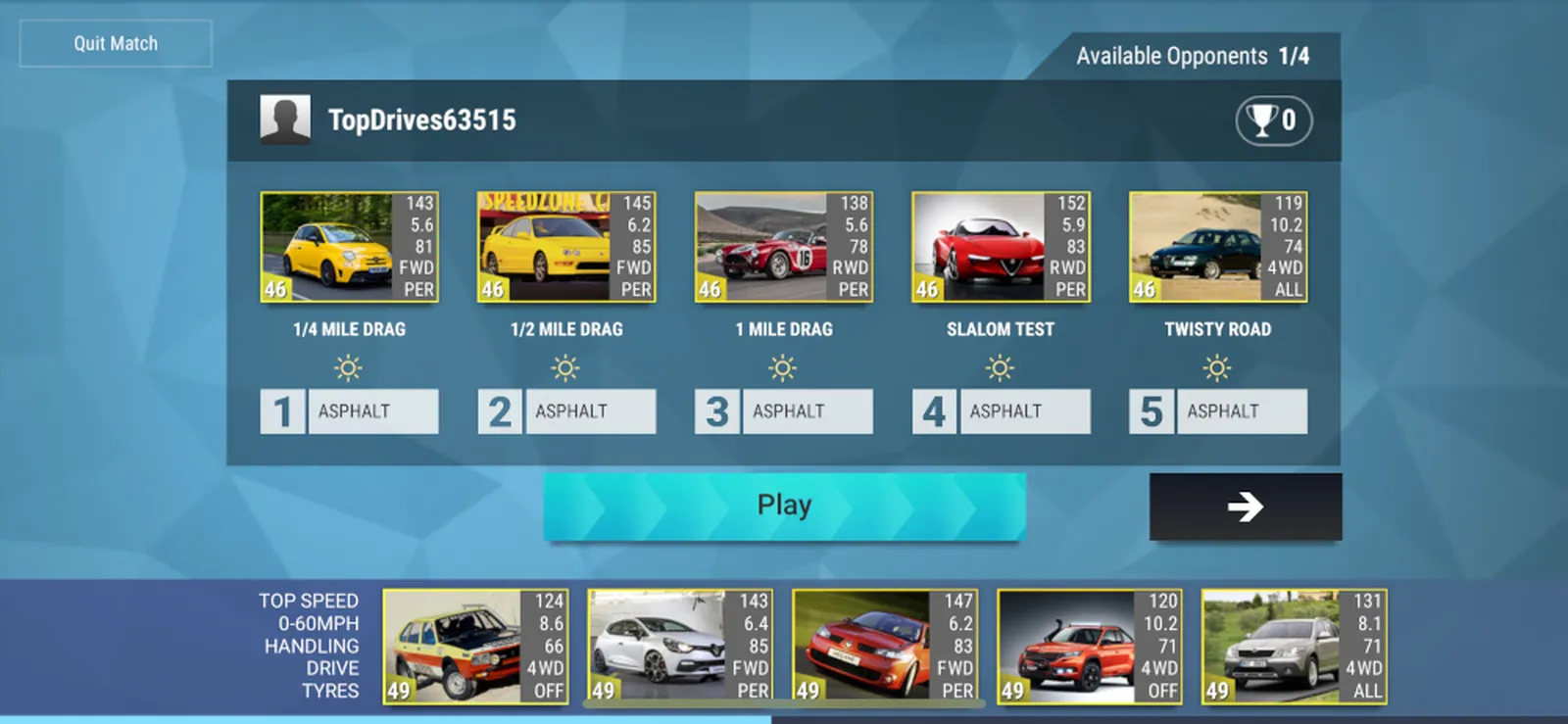Select opponent's red concept car in Slalom Test
This screenshot has height=724, width=1568.
pos(1001,247)
